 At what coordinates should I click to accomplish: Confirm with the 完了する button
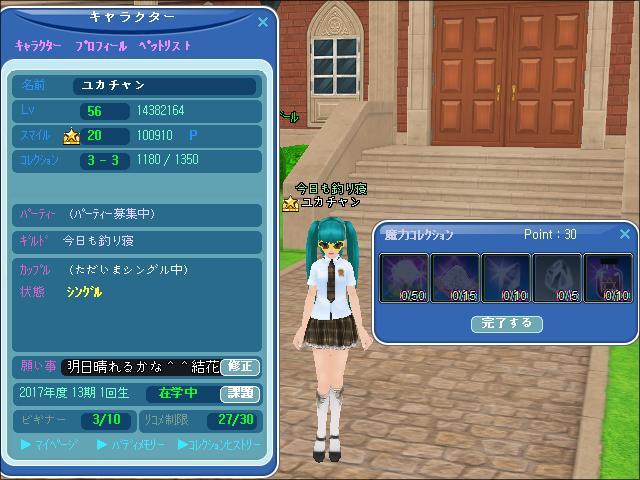pyautogui.click(x=507, y=324)
